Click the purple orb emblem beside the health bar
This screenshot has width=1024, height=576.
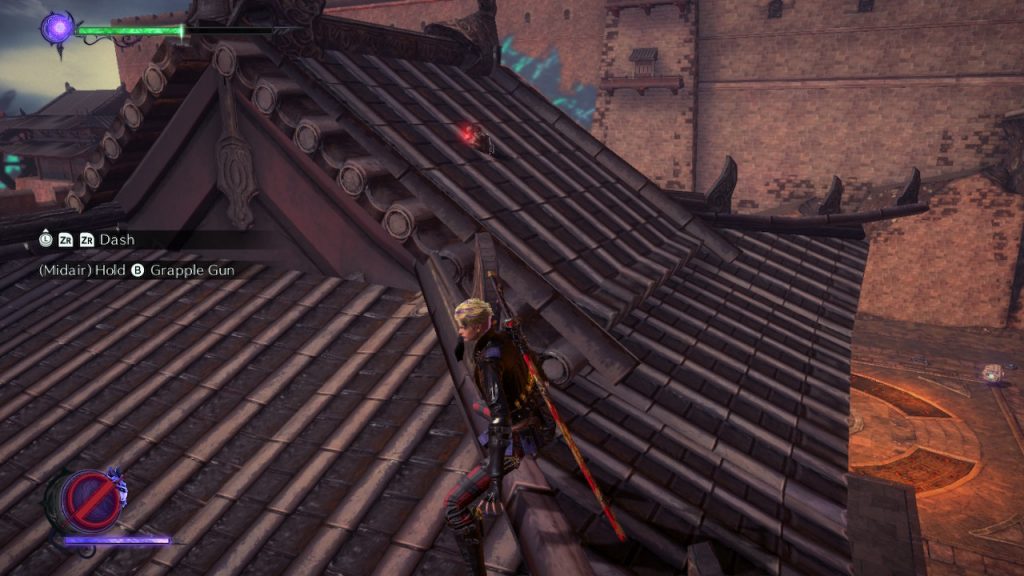pos(57,27)
